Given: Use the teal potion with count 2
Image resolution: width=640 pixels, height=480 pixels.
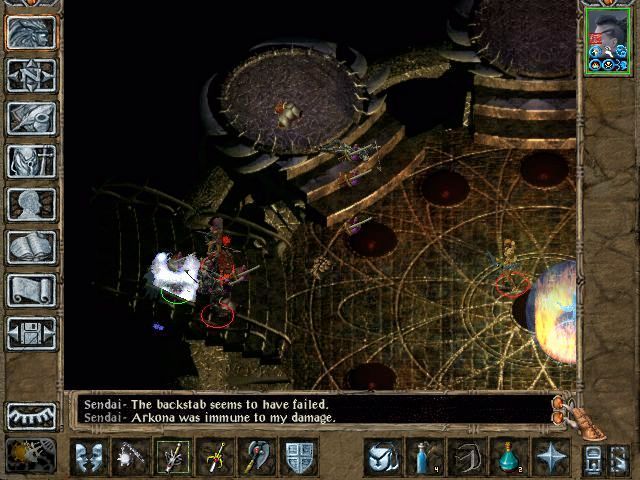Looking at the screenshot, I should (x=509, y=456).
